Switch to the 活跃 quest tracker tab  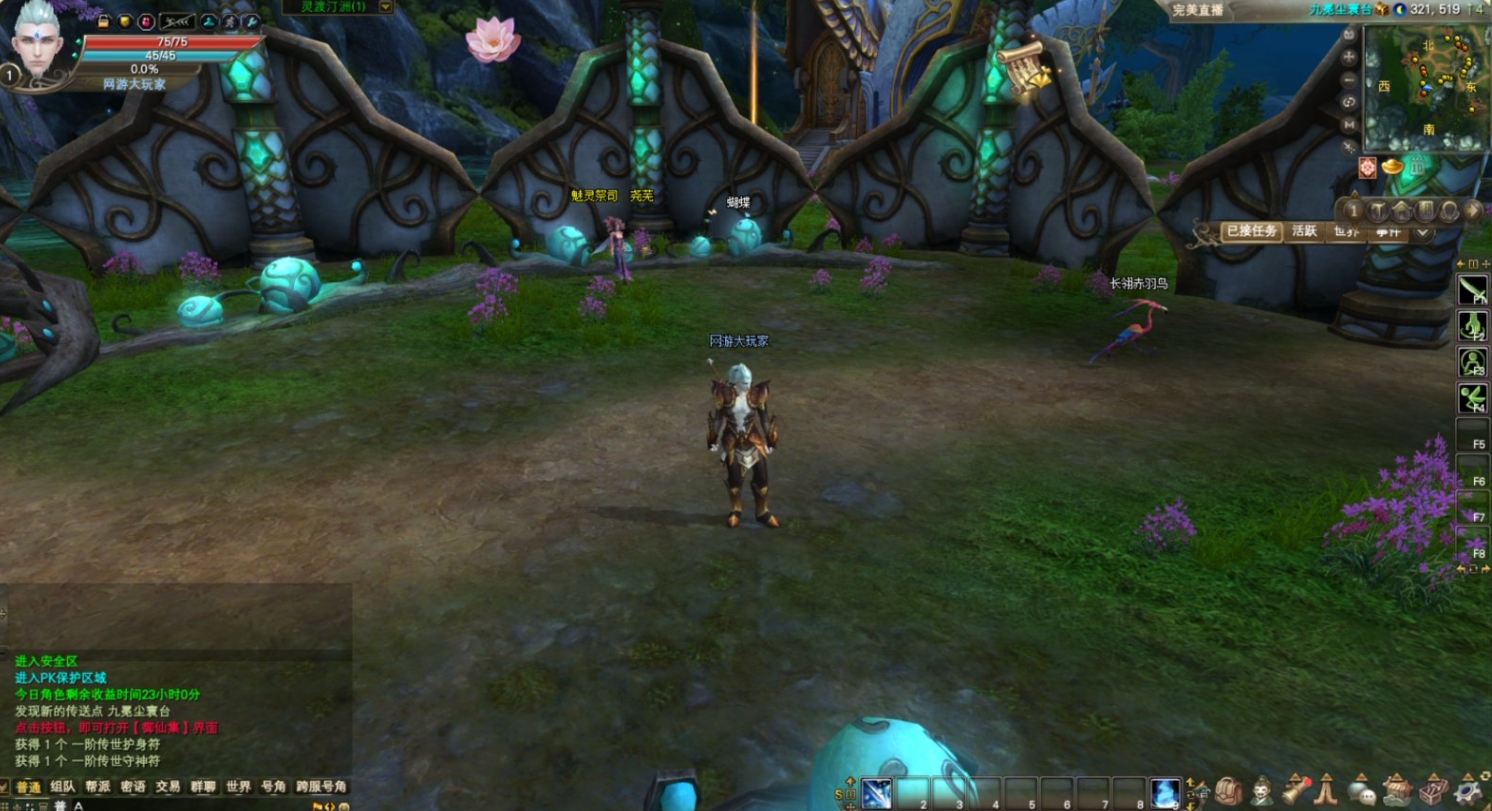click(1304, 232)
